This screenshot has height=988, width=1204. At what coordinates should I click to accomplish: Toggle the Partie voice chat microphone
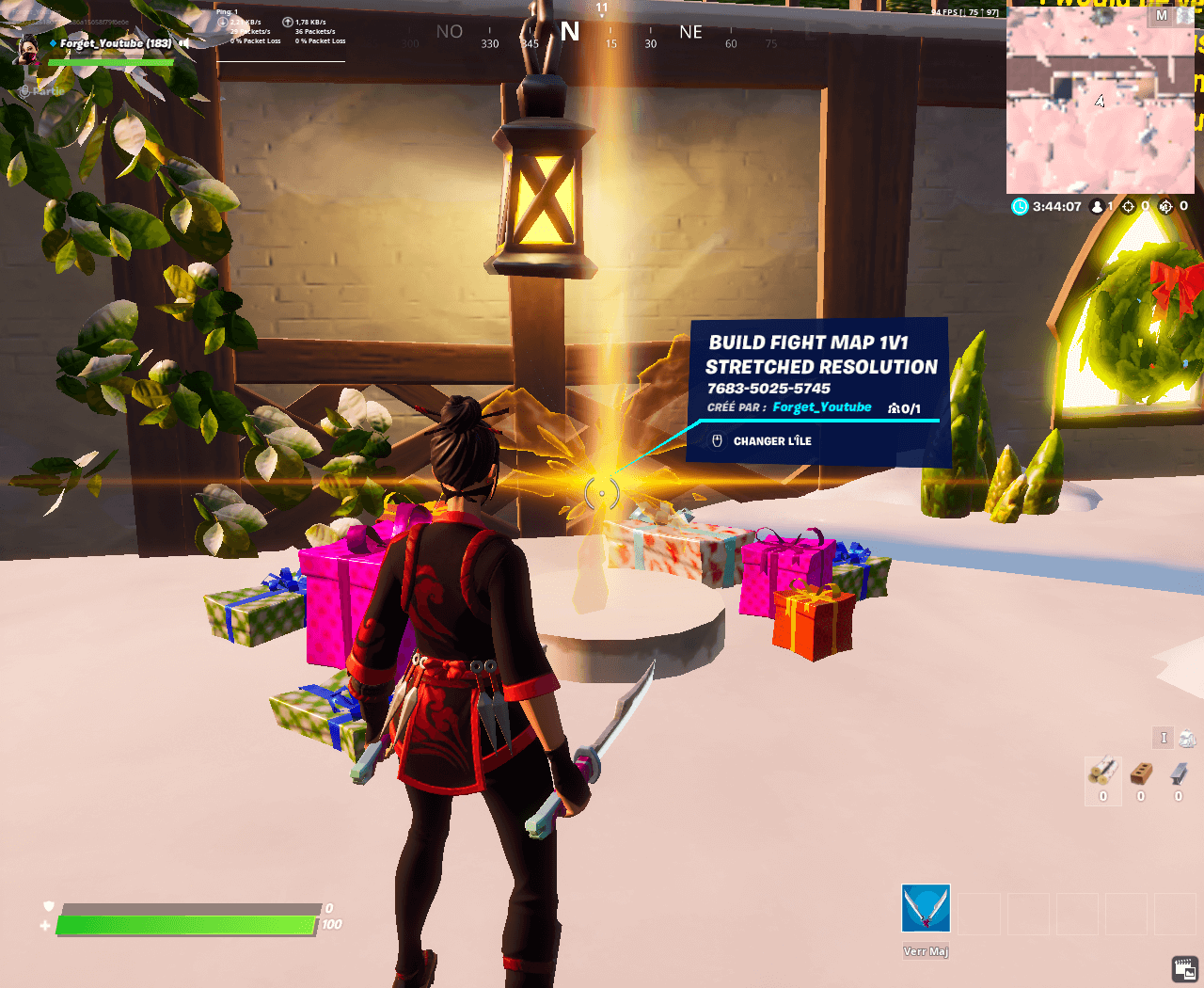[x=25, y=90]
